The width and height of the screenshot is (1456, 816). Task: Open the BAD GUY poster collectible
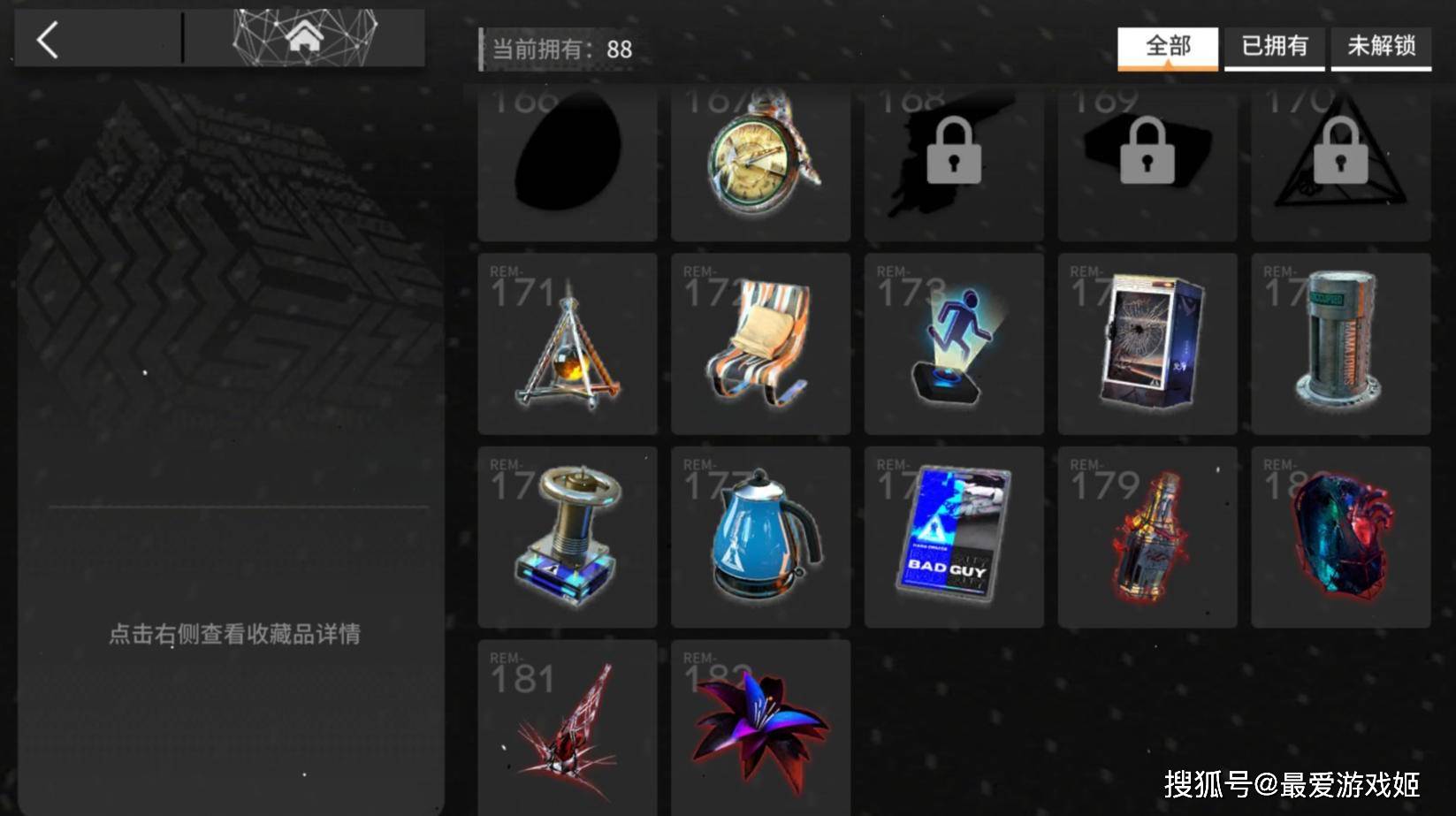[x=953, y=537]
